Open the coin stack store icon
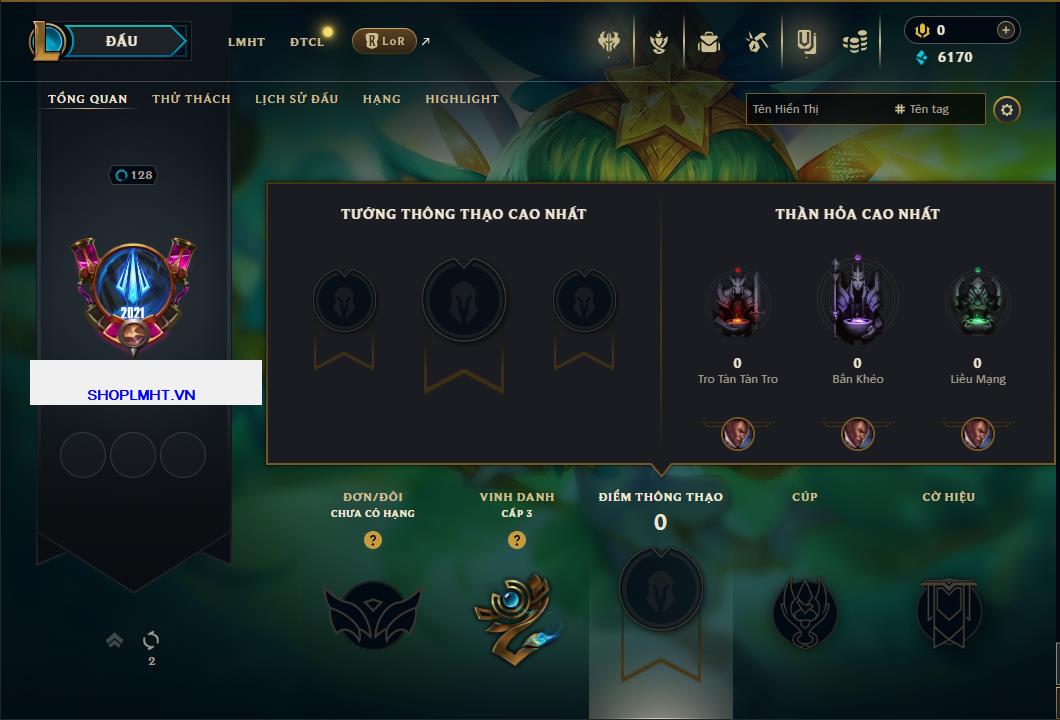The height and width of the screenshot is (720, 1060). (854, 42)
